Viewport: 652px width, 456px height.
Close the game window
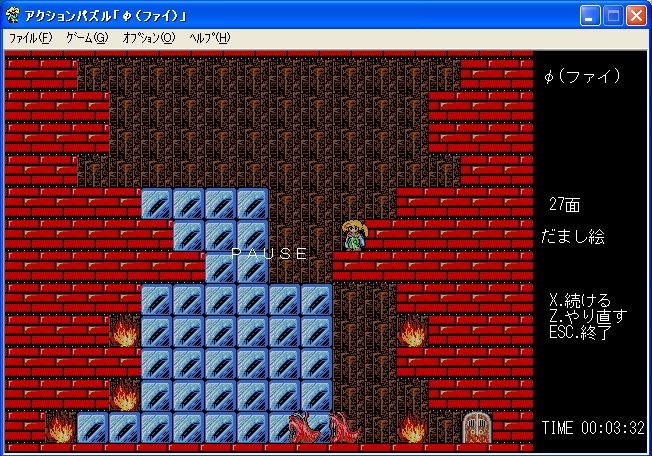click(x=637, y=15)
